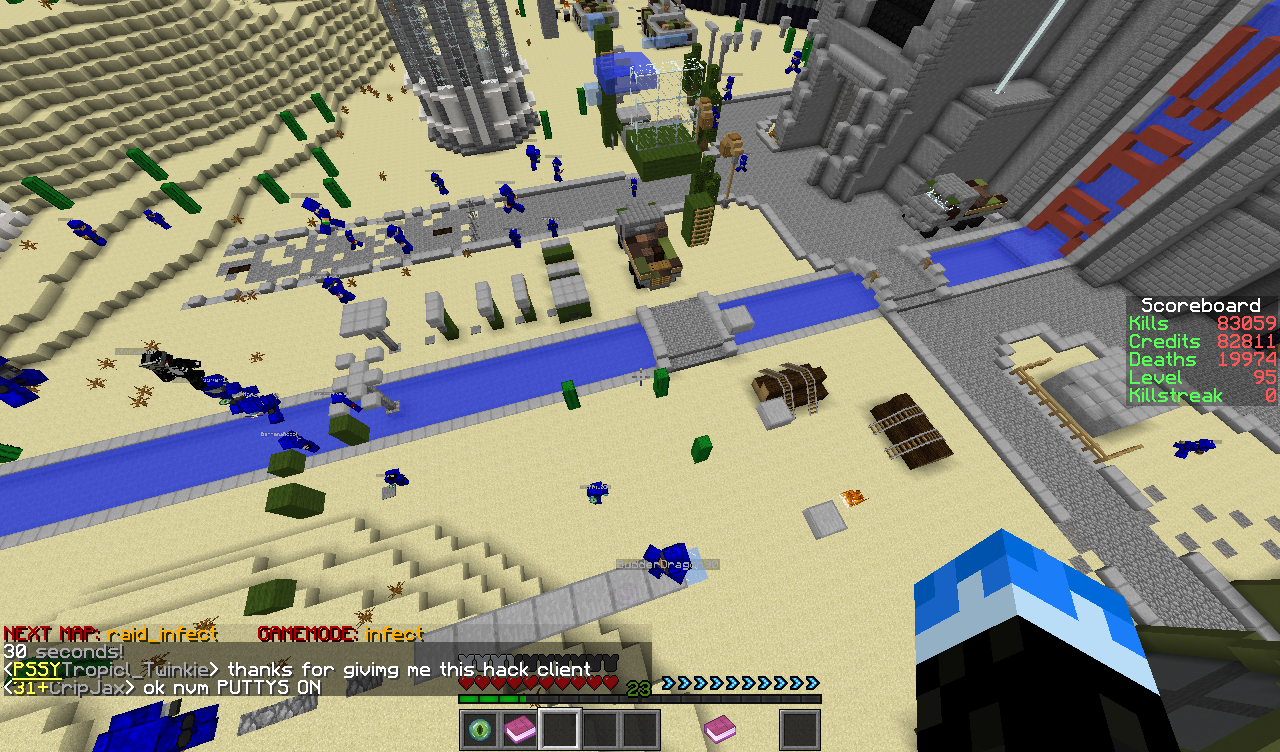1280x752 pixels.
Task: Select the eye of ender hotbar slot
Action: [480, 730]
